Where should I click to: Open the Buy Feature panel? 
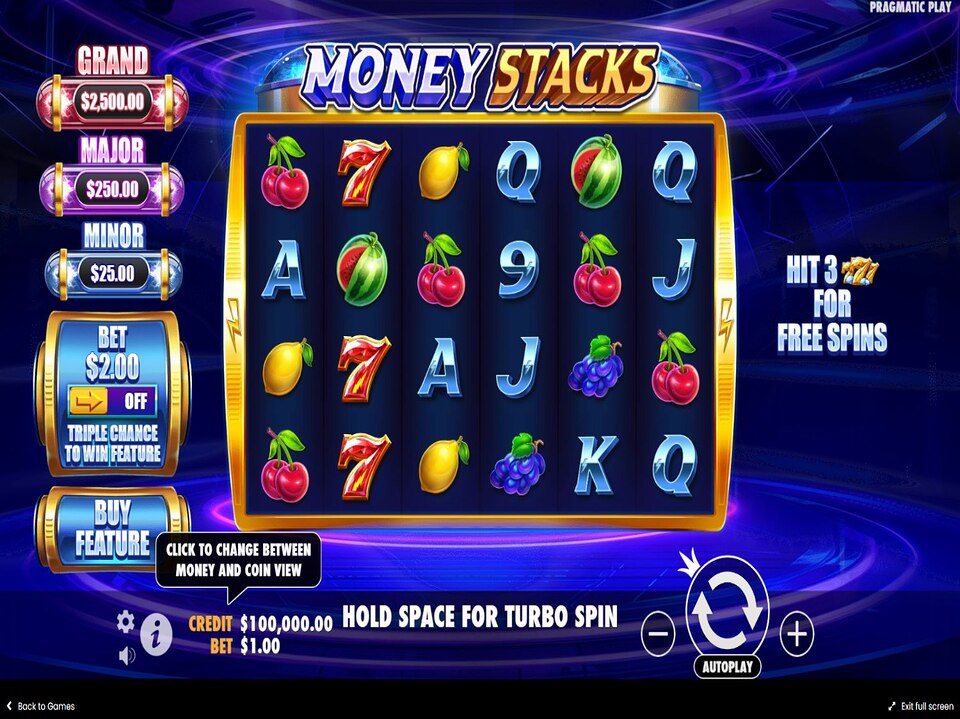pyautogui.click(x=111, y=529)
